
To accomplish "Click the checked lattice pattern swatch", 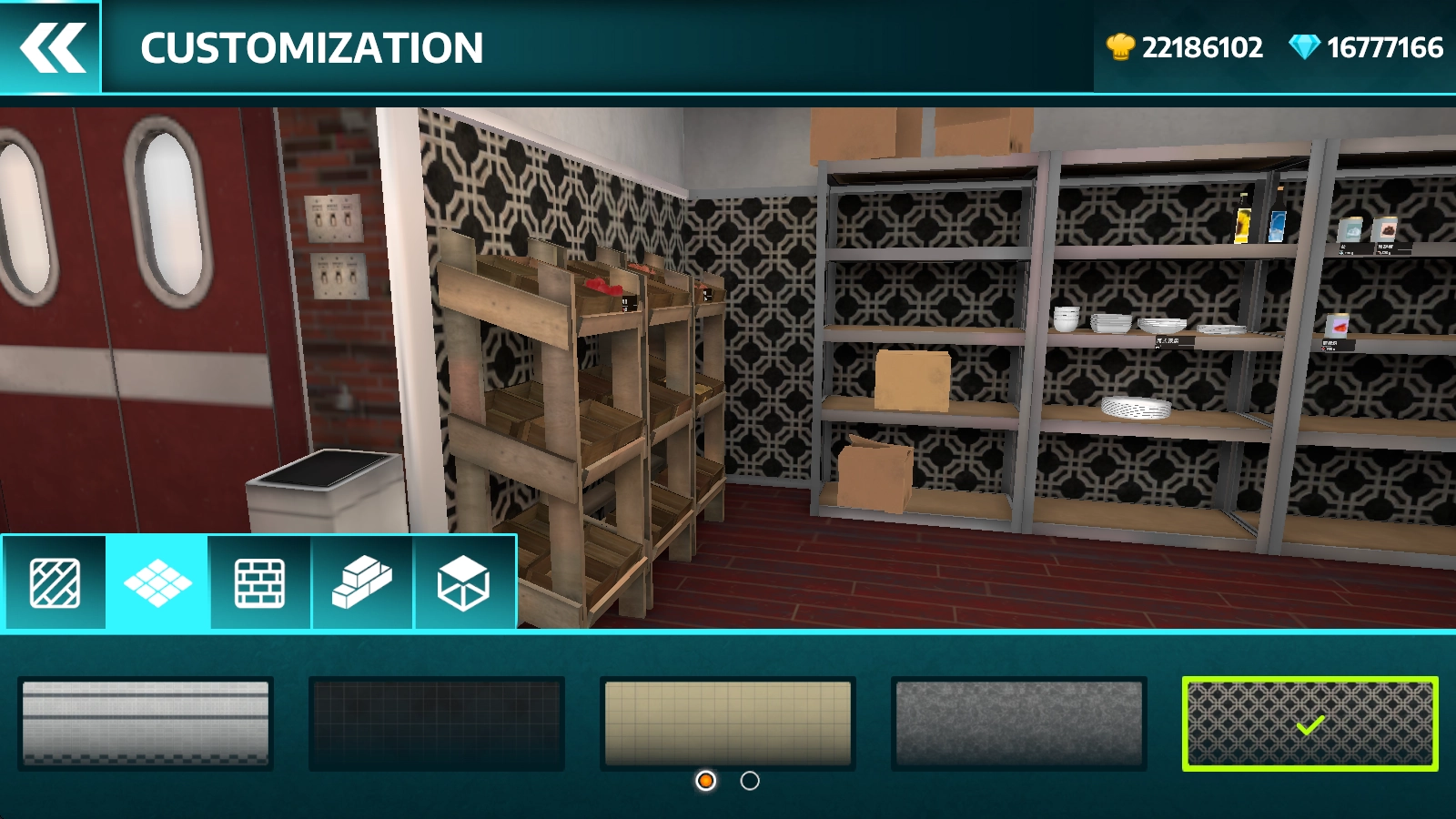I will [x=1310, y=723].
